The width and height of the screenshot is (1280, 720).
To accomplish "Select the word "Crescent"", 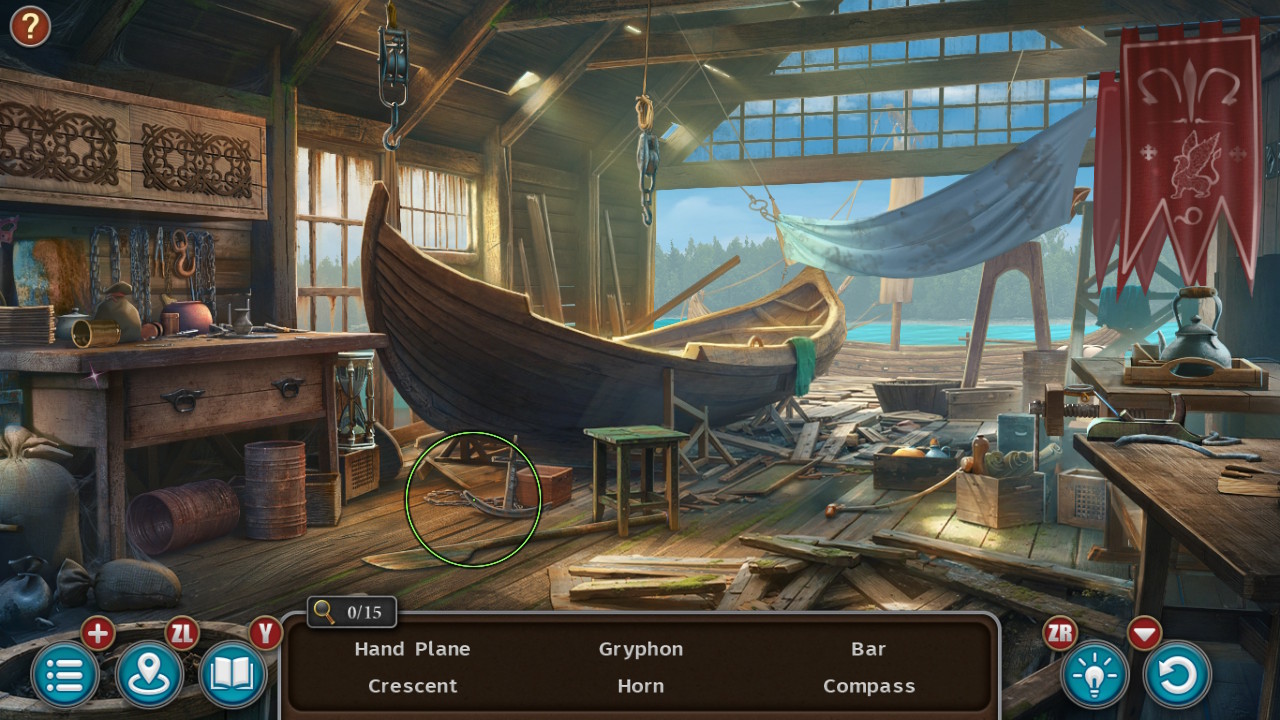I will [x=412, y=686].
